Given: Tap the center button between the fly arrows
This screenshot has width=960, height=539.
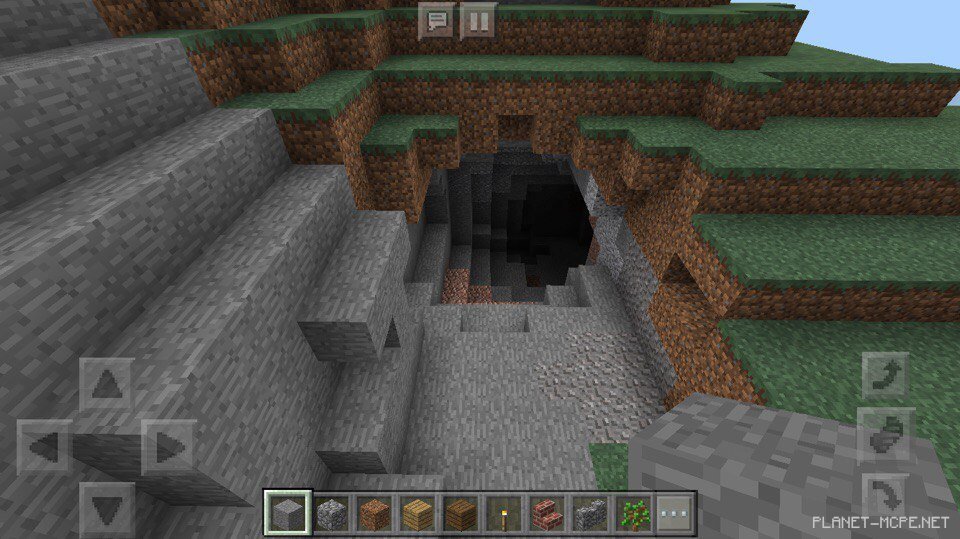Looking at the screenshot, I should click(x=887, y=434).
